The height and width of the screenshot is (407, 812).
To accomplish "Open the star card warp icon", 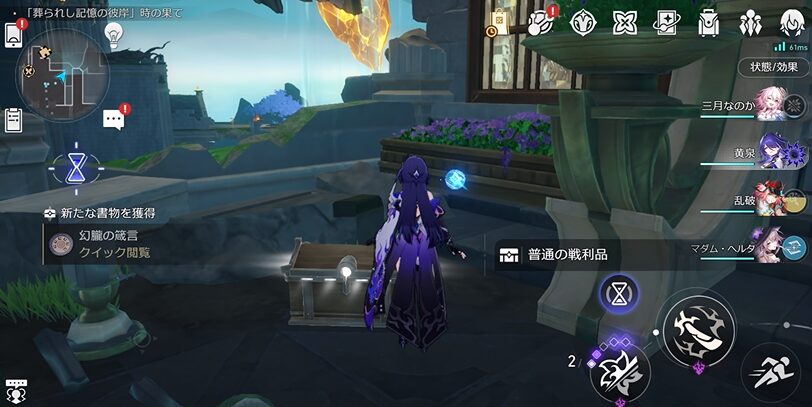I will pyautogui.click(x=667, y=22).
